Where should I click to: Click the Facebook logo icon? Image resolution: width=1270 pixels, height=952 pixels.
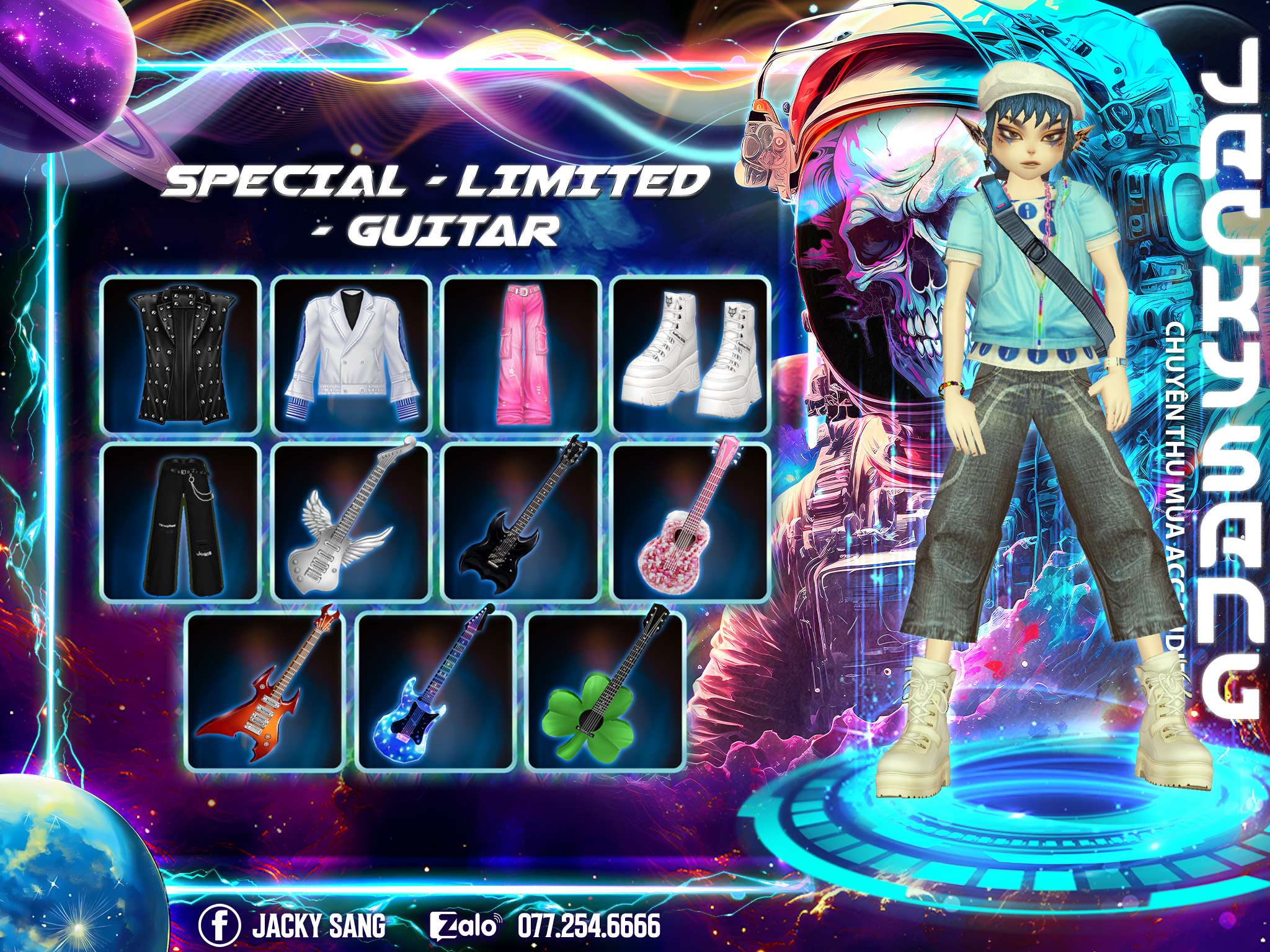pos(220,927)
